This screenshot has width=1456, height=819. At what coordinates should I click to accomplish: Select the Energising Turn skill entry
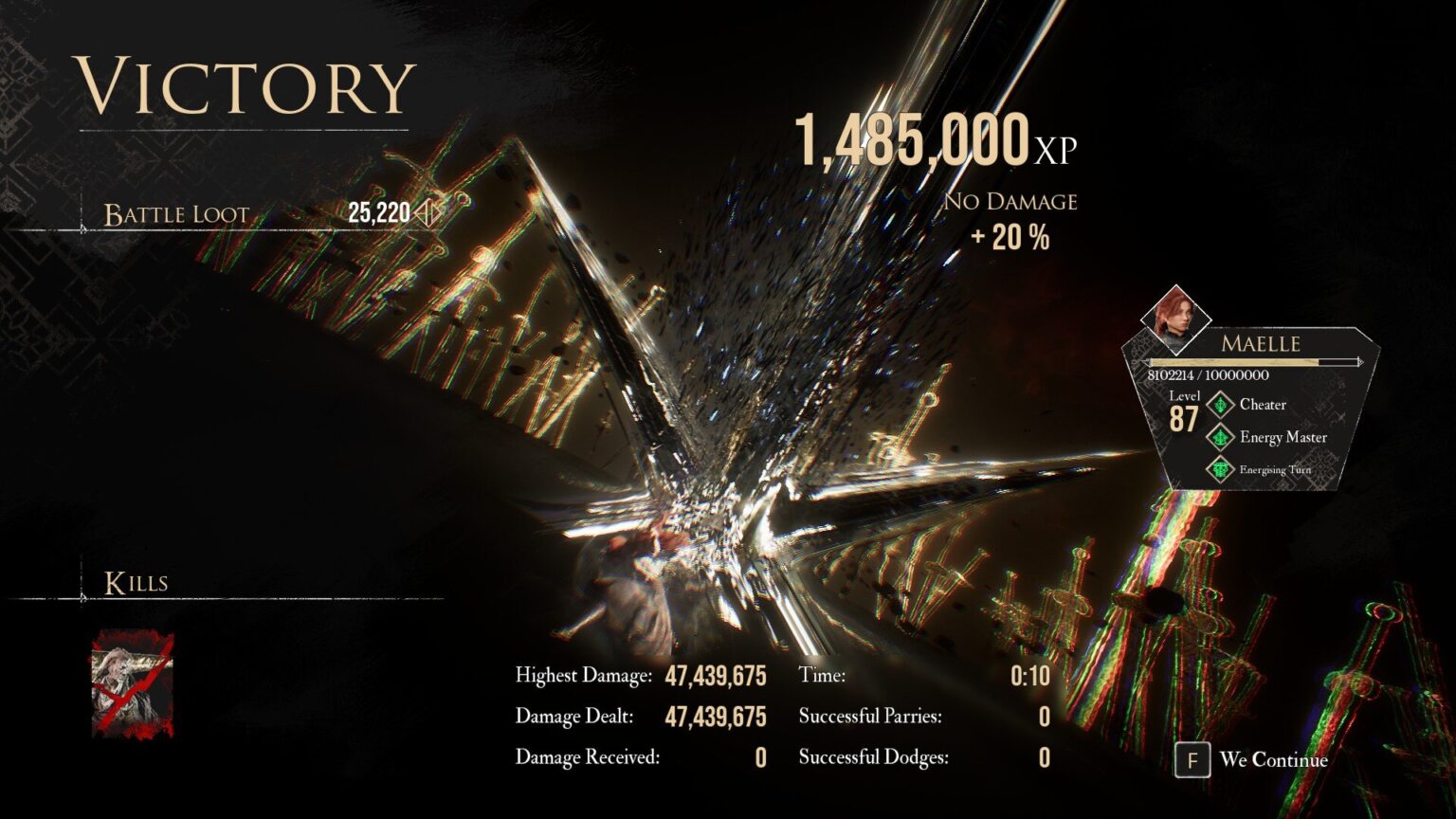tap(1263, 469)
